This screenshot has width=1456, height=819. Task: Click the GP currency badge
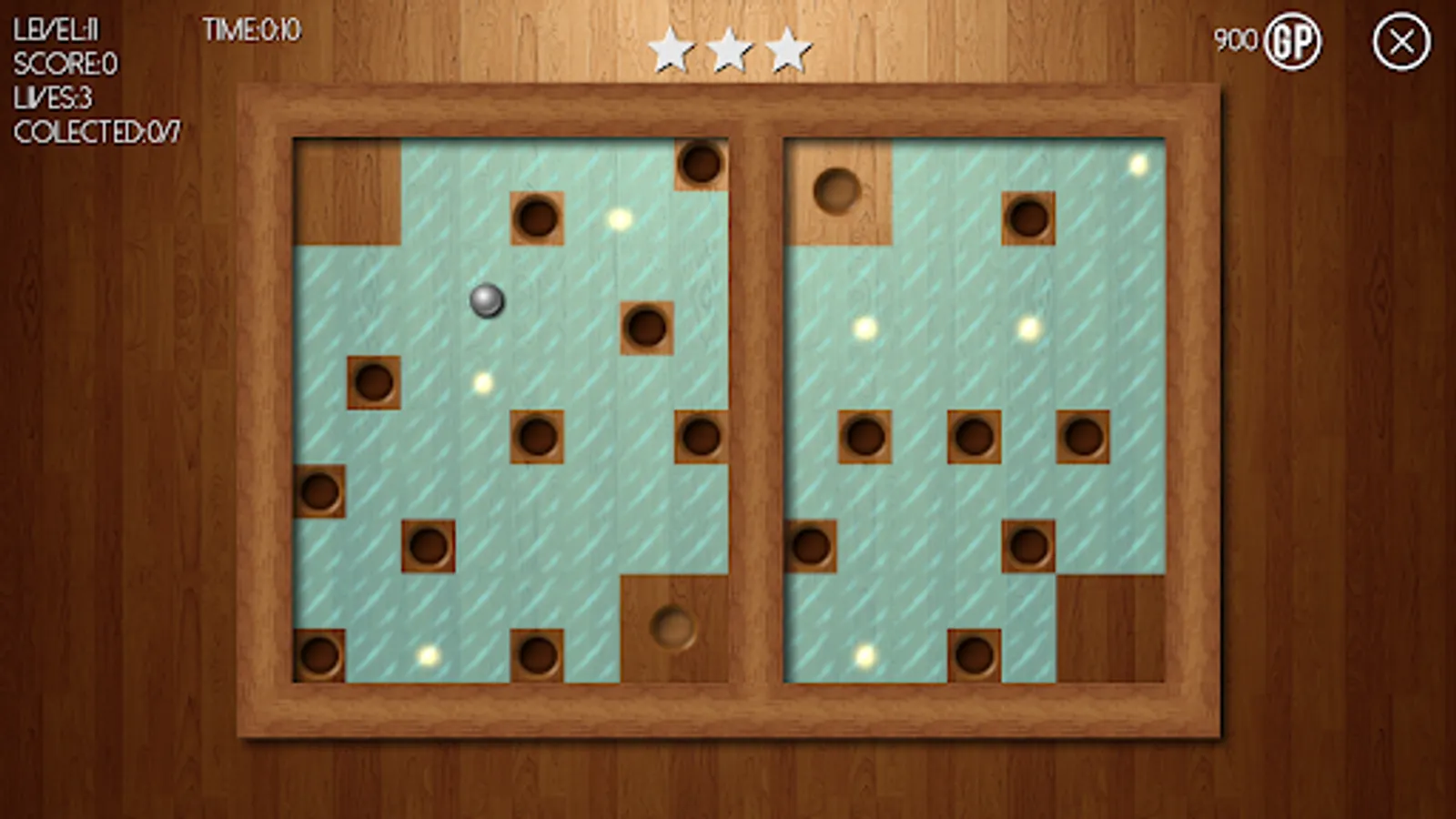pyautogui.click(x=1293, y=40)
